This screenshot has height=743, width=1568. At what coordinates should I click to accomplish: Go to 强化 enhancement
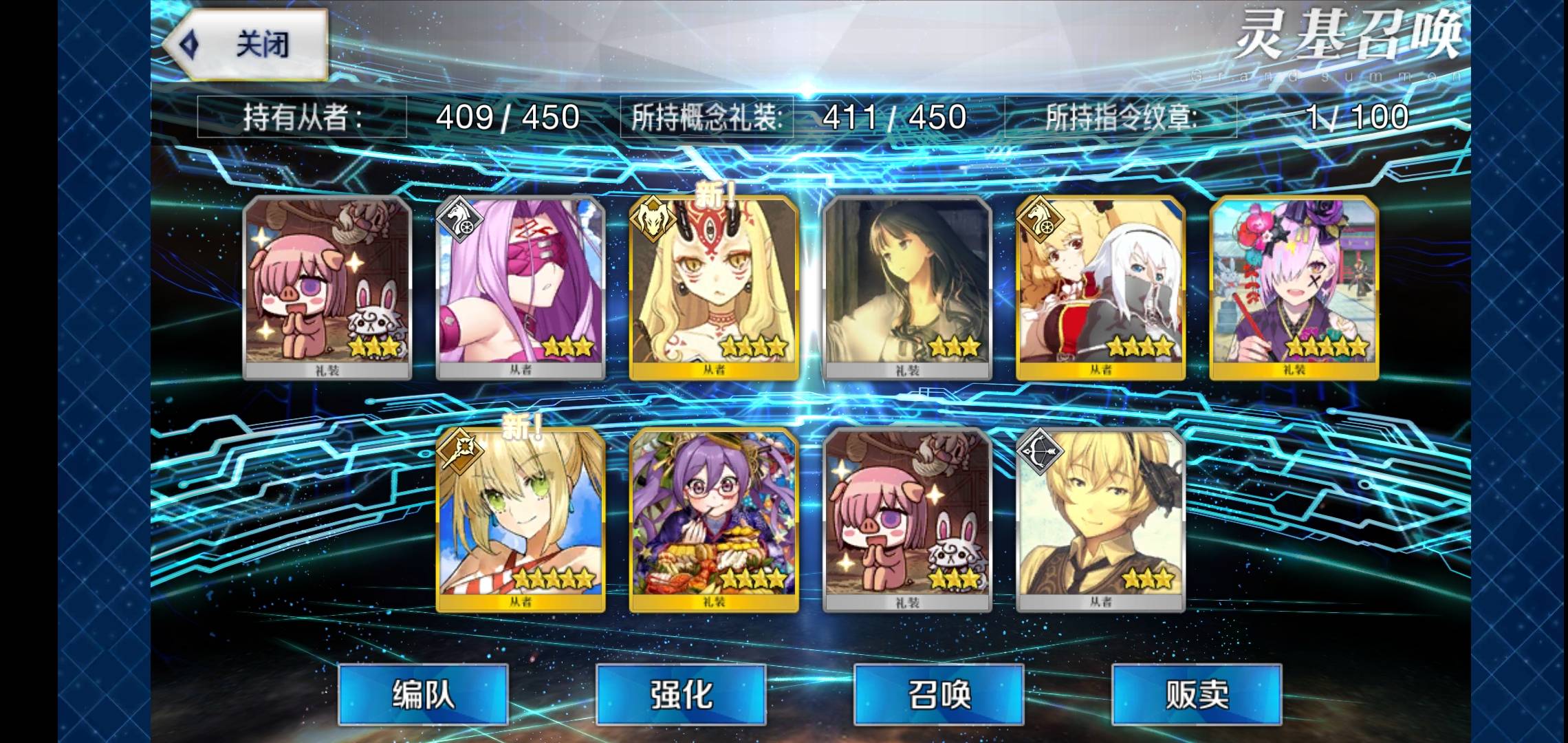(x=681, y=693)
